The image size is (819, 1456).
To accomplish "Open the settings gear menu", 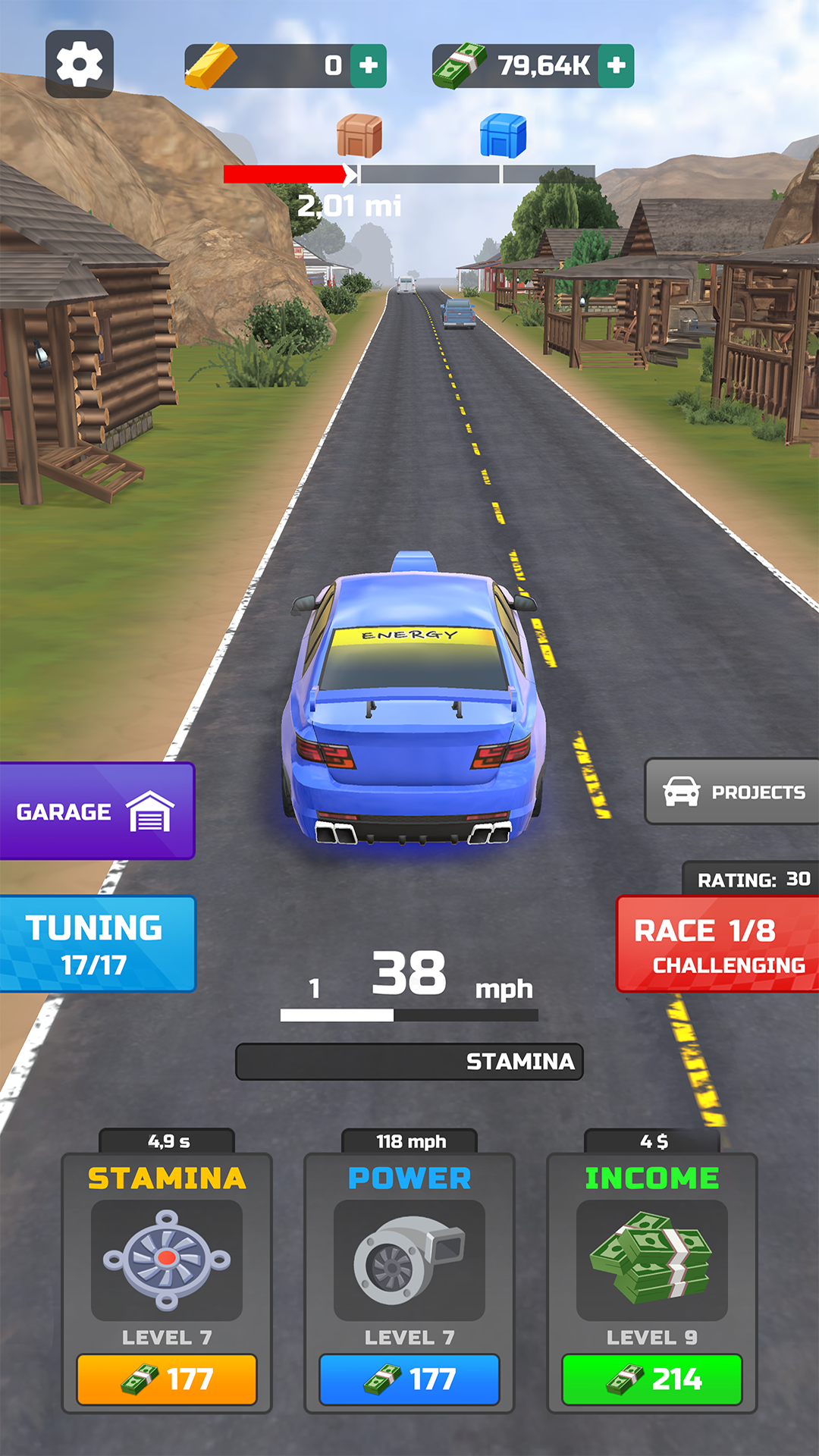I will (x=80, y=64).
